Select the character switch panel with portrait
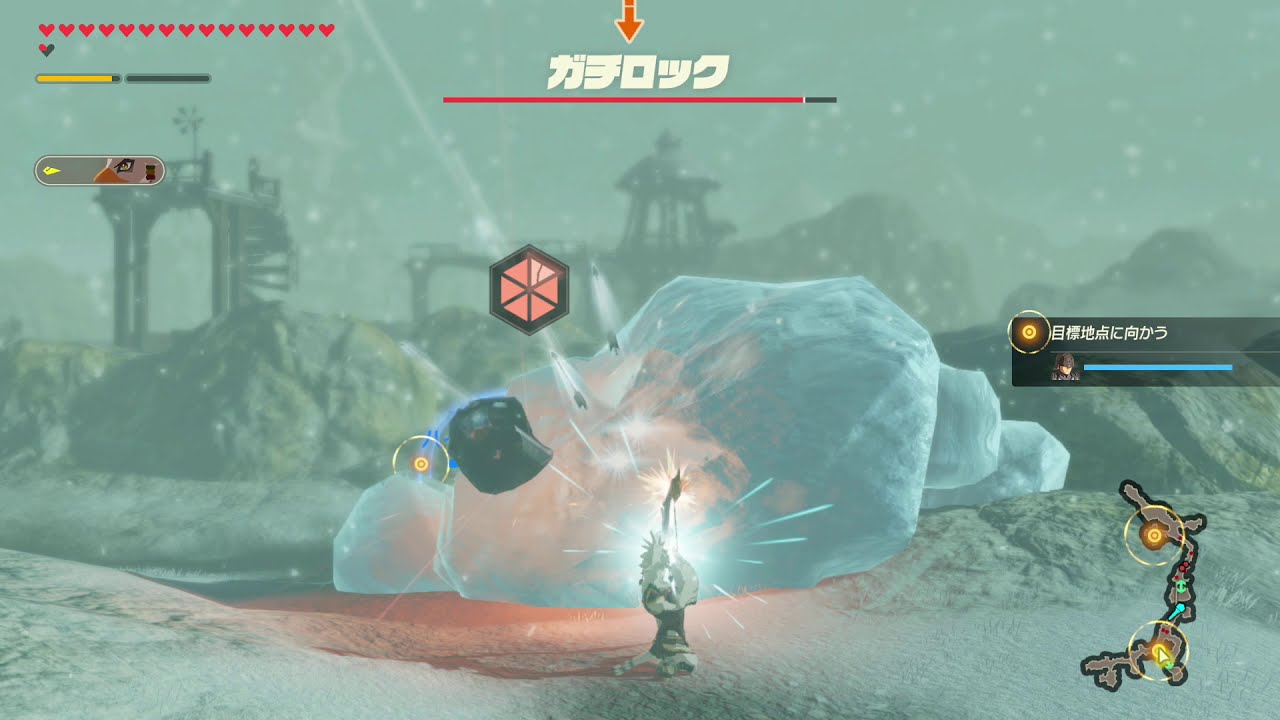1280x720 pixels. click(x=99, y=171)
